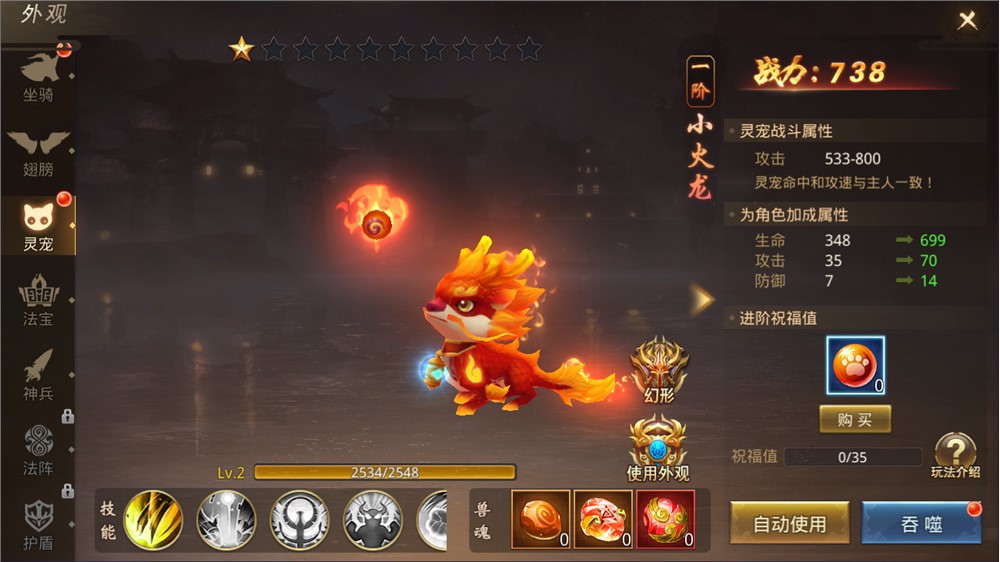Select the yellow lightning claw skill

pos(153,520)
